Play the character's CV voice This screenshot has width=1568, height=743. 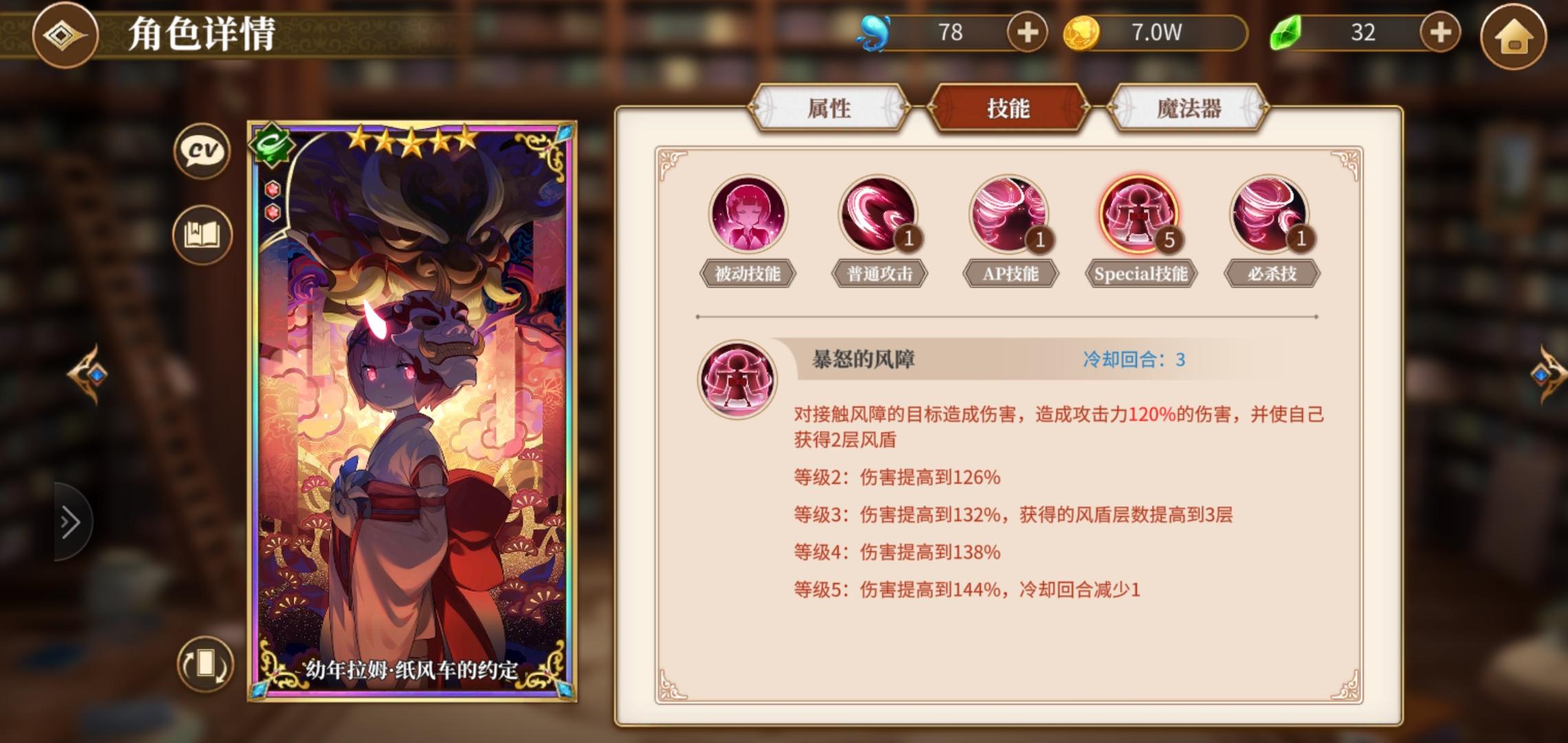click(202, 151)
